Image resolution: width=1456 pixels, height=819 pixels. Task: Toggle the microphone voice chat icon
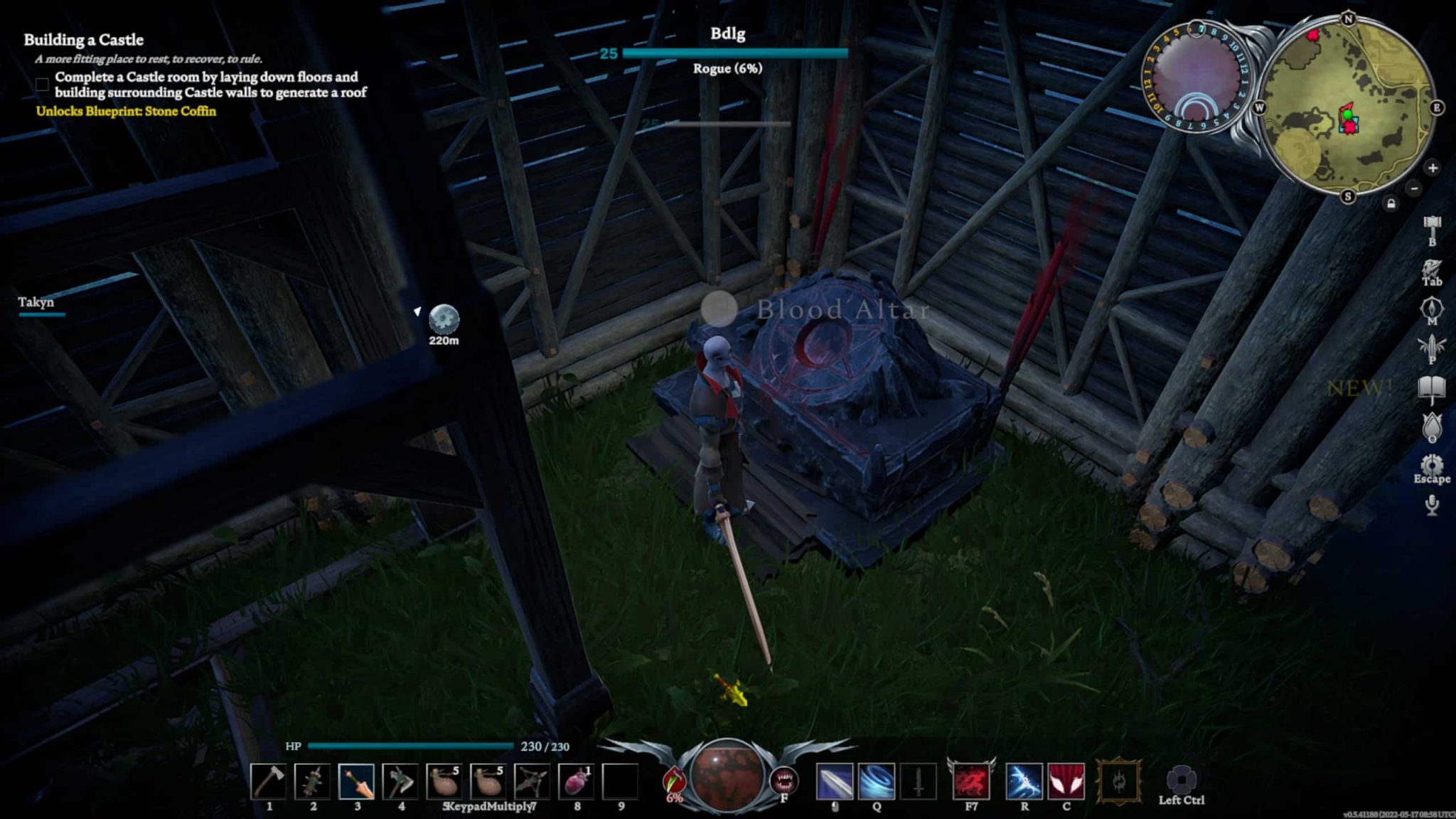coord(1432,505)
